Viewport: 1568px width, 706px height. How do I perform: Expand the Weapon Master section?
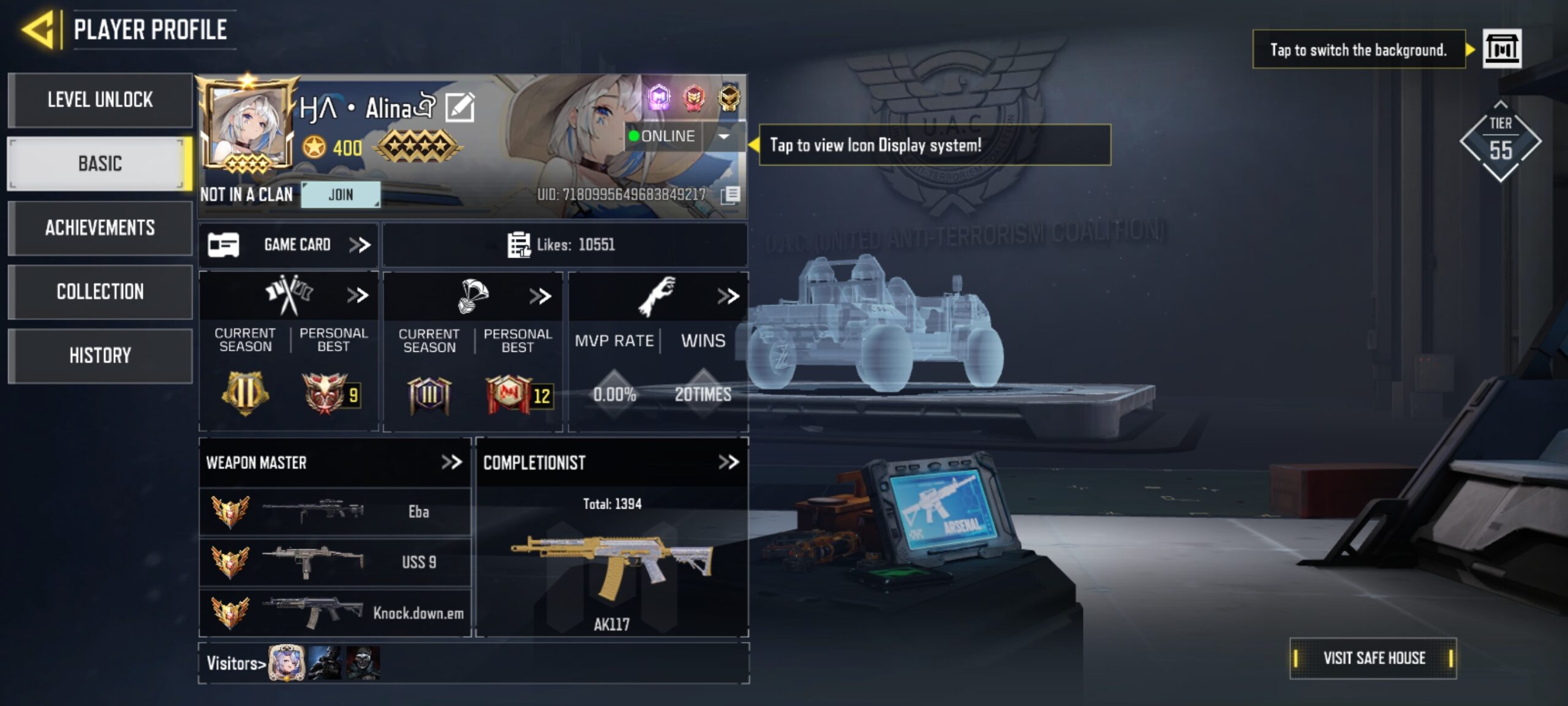pos(451,462)
